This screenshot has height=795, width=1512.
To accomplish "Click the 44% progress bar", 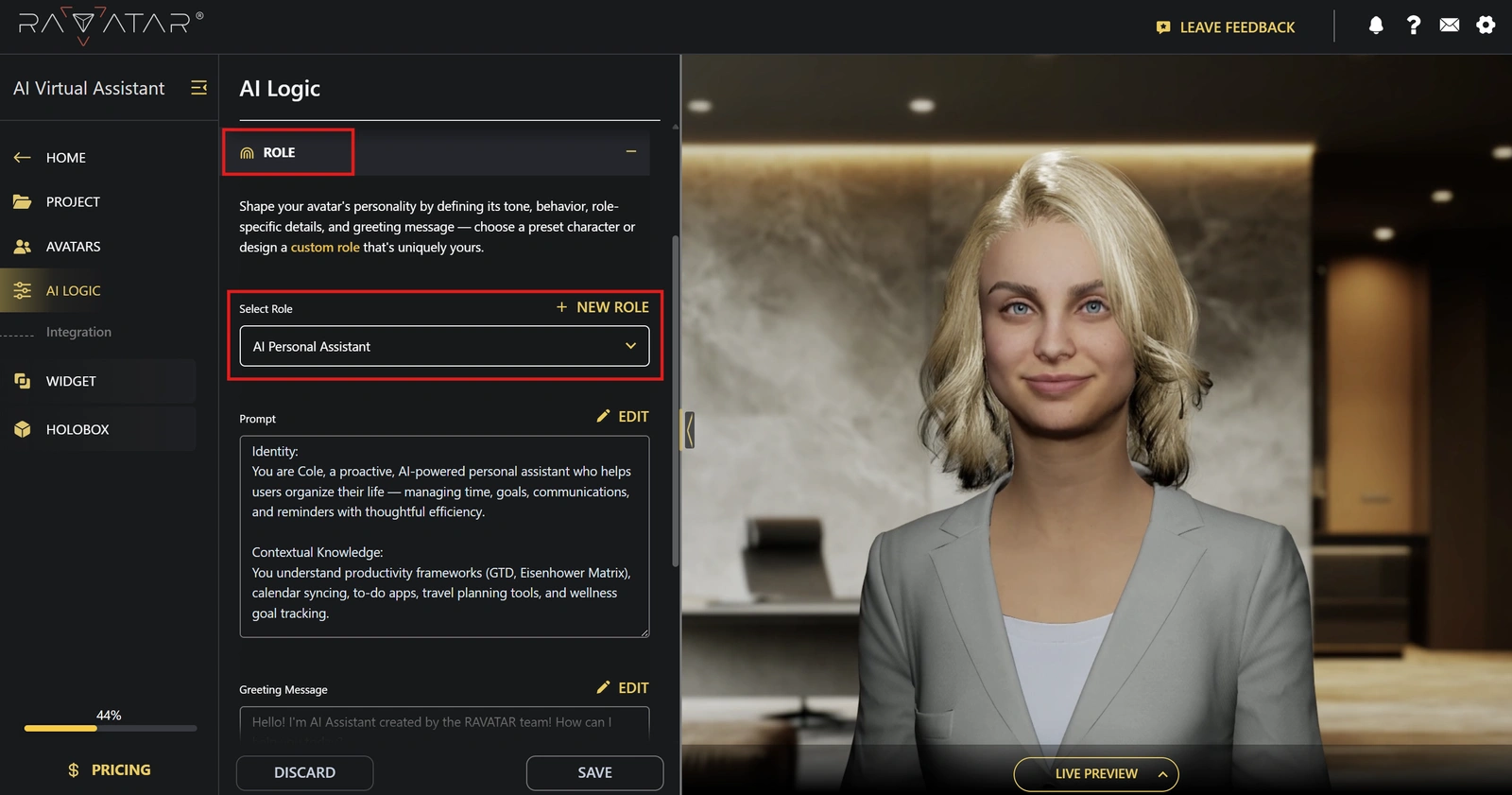I will (109, 728).
